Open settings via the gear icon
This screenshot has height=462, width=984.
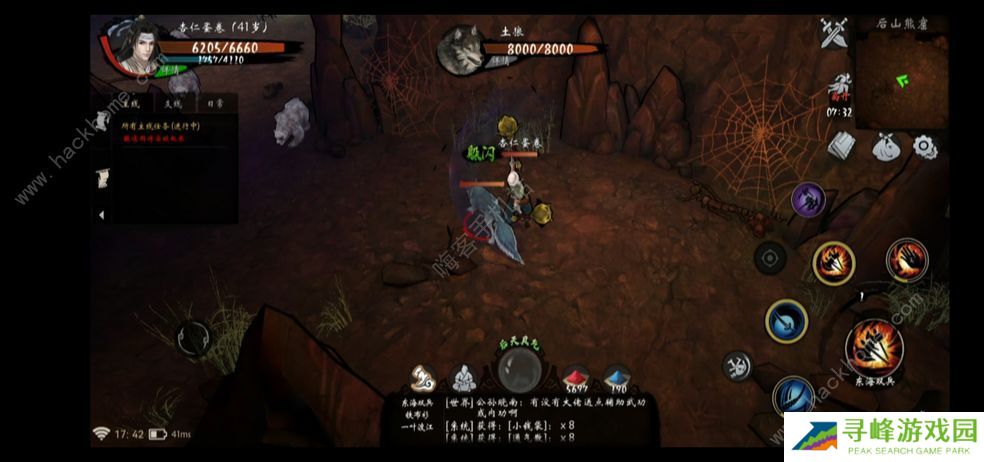click(x=925, y=146)
